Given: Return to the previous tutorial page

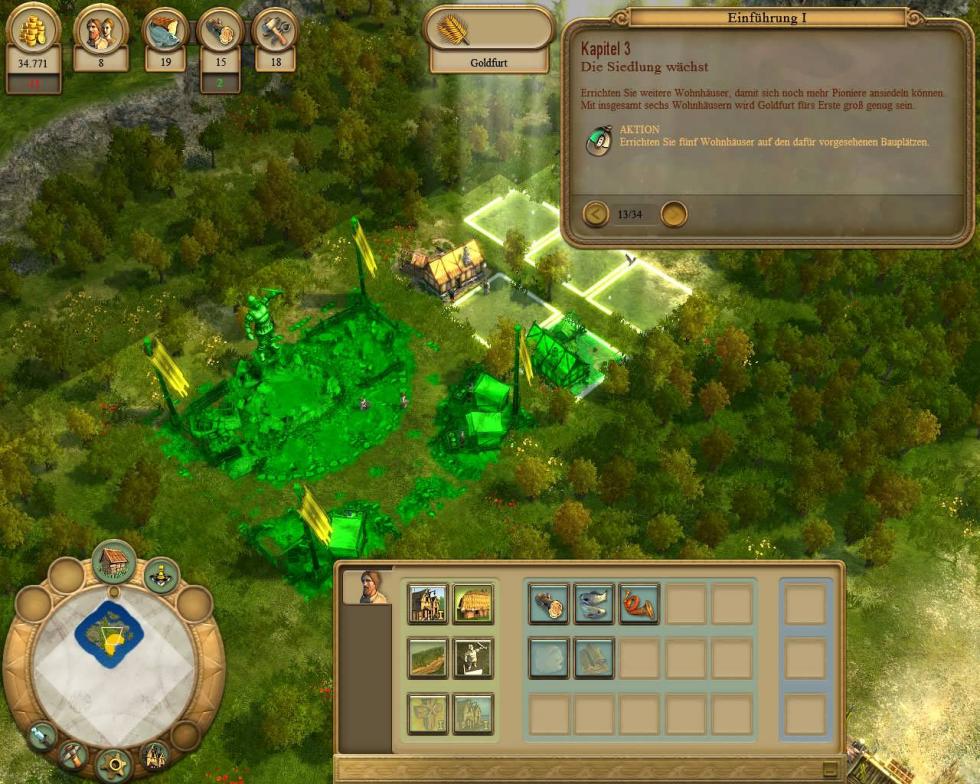Looking at the screenshot, I should (x=596, y=214).
